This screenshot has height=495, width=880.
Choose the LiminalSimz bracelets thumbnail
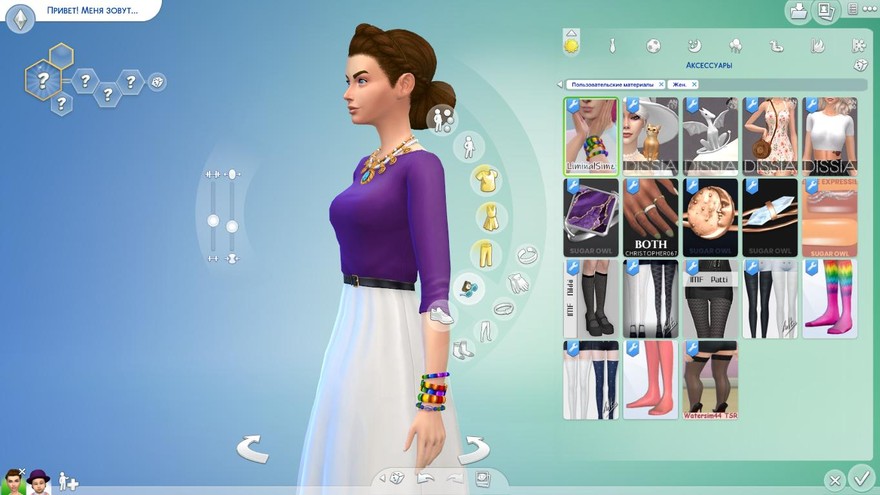591,136
